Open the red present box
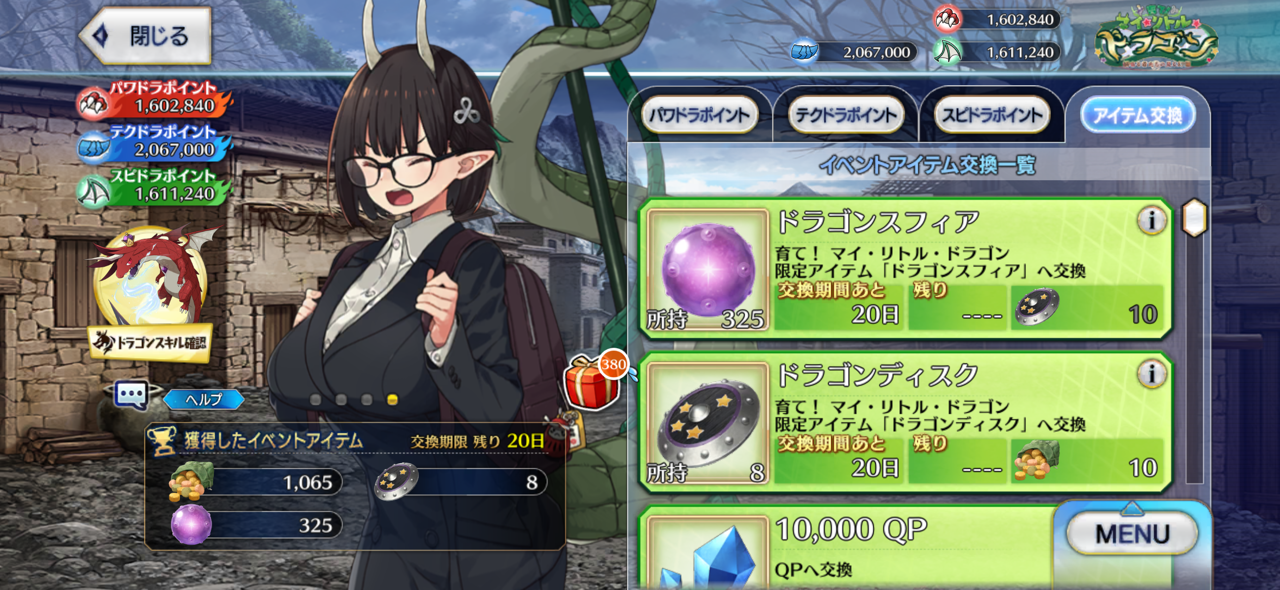Image resolution: width=1280 pixels, height=590 pixels. [x=589, y=381]
